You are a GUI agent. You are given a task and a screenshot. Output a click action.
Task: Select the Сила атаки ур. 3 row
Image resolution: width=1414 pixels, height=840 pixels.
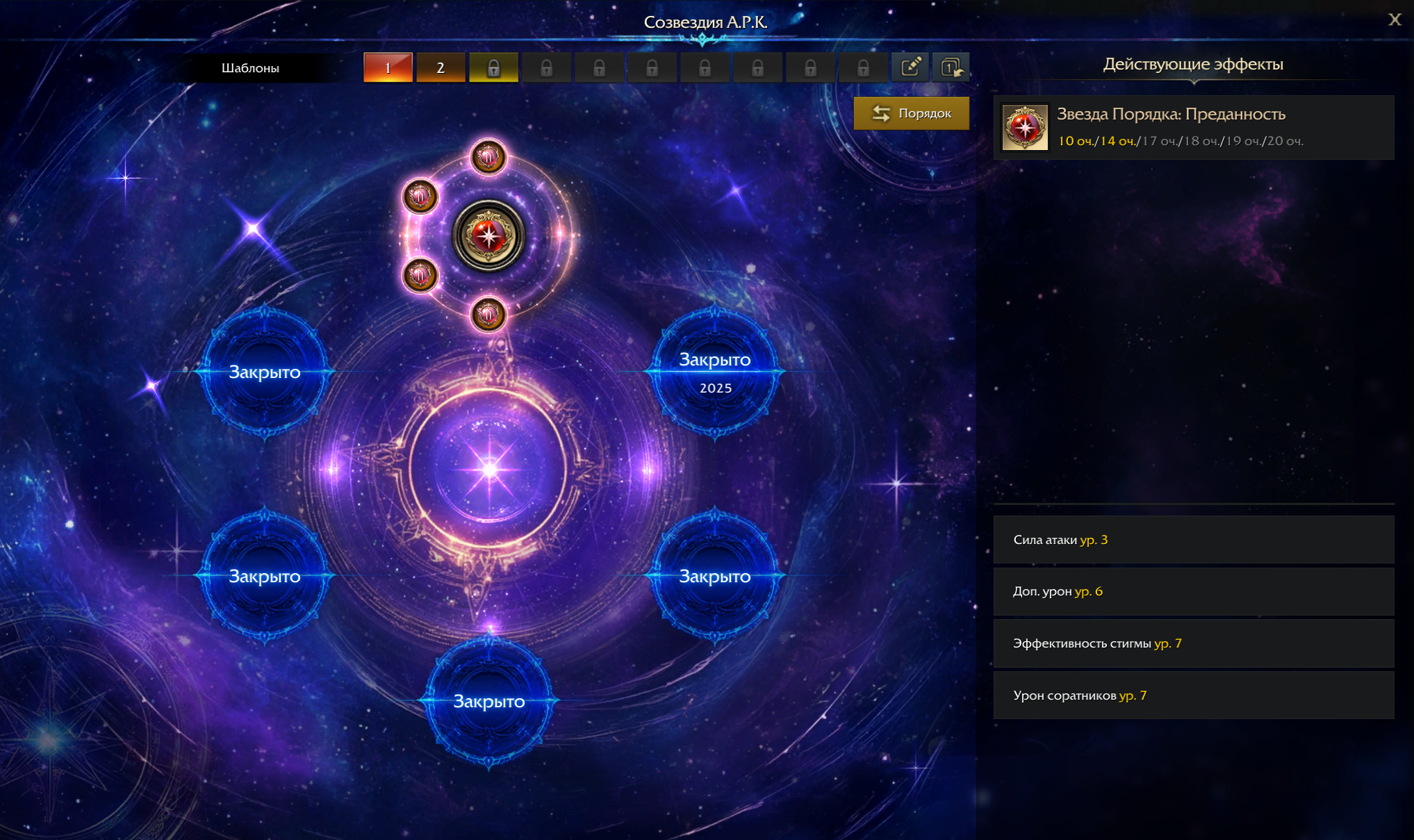(x=1193, y=539)
